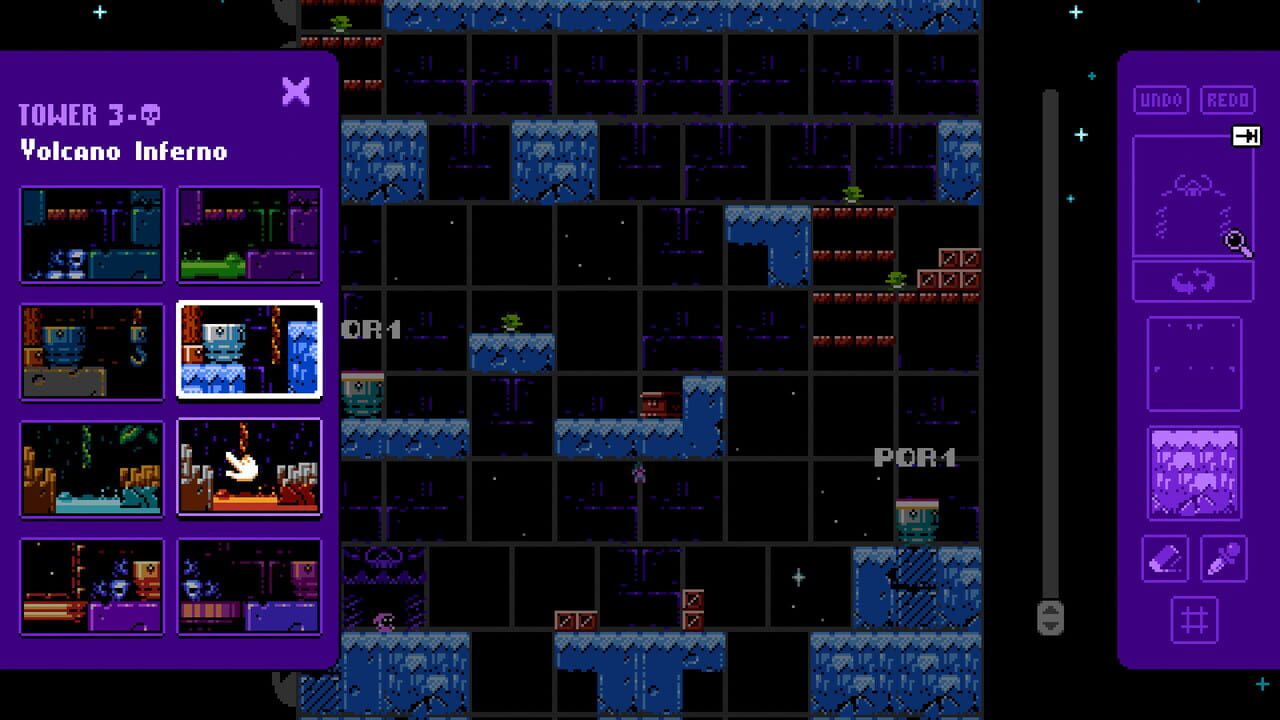Click the empty tile slot above the ice tile

point(1192,360)
